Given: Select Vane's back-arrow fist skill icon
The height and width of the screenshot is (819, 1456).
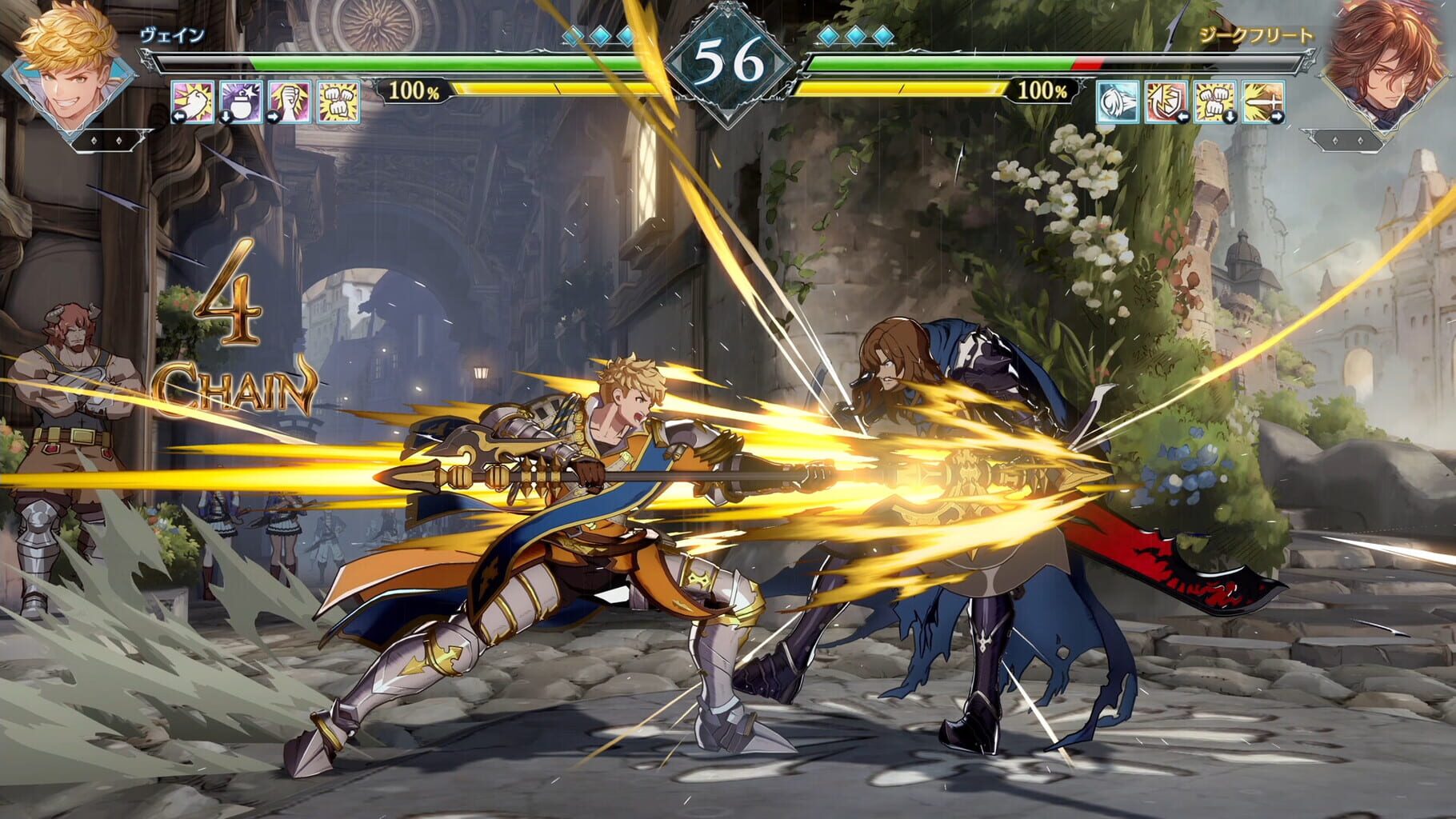Looking at the screenshot, I should 192,102.
